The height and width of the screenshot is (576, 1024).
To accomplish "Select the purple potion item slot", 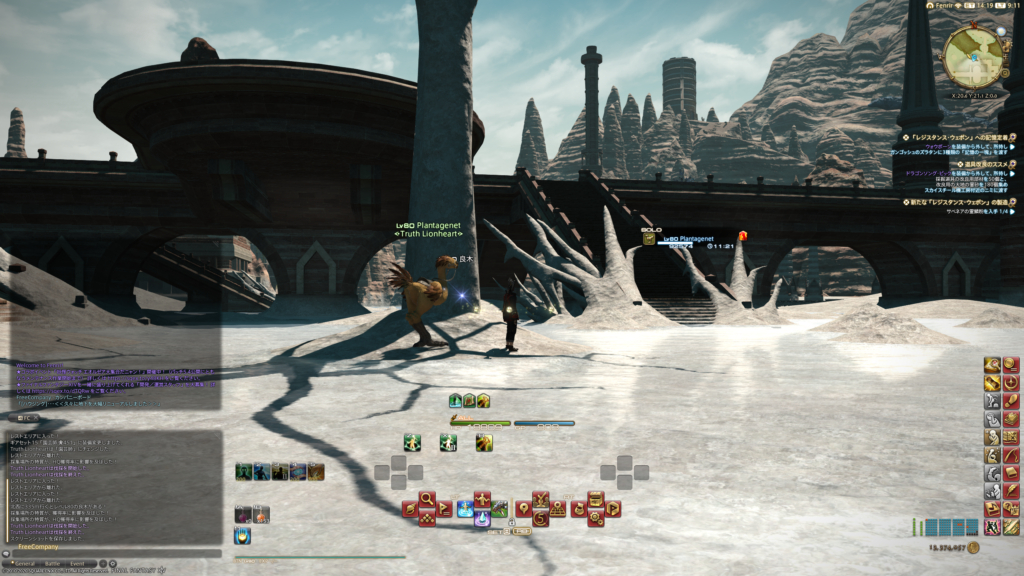I will coord(243,514).
